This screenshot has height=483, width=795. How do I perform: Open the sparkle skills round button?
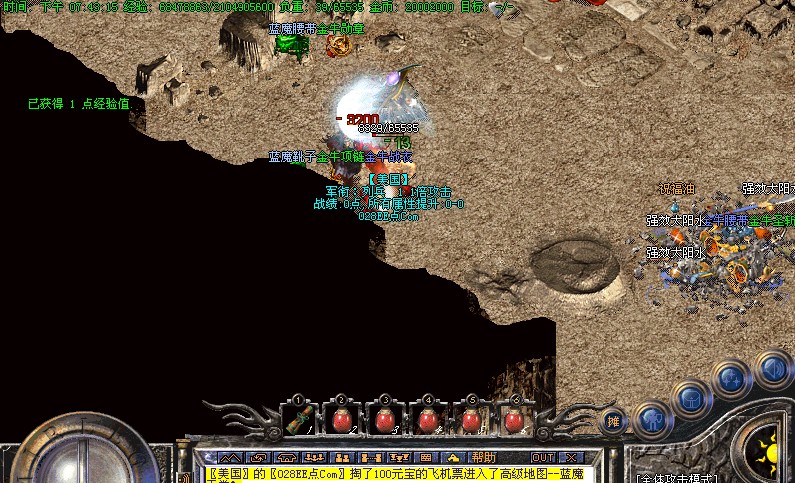click(732, 379)
